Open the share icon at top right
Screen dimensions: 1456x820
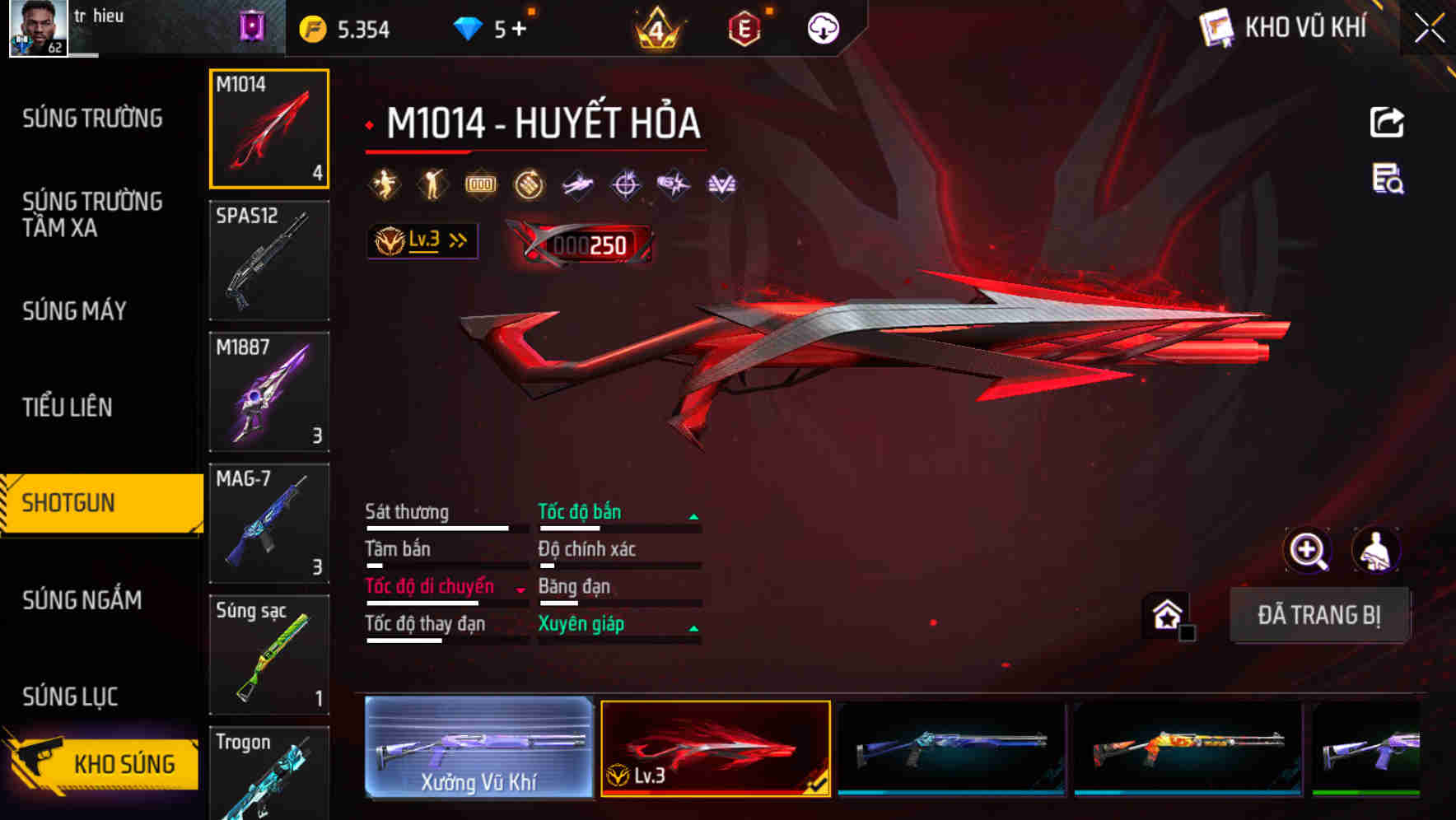coord(1387,121)
